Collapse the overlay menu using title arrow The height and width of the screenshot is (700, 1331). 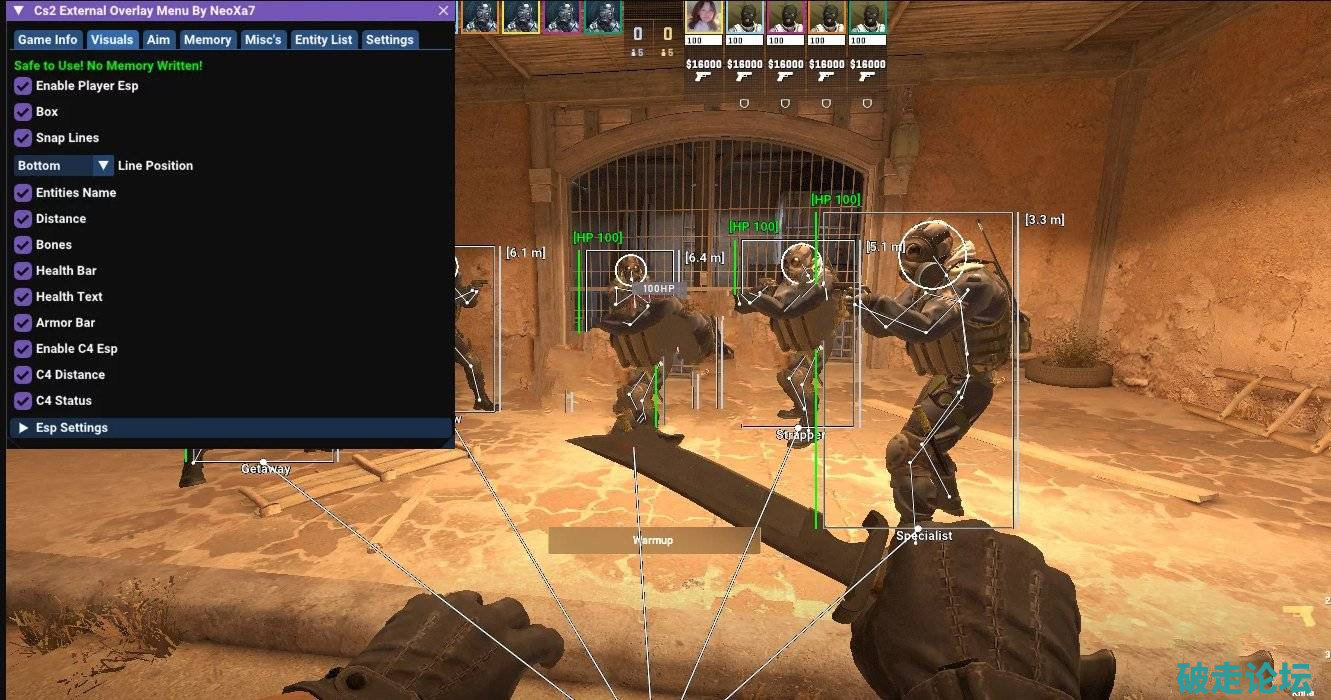[18, 11]
